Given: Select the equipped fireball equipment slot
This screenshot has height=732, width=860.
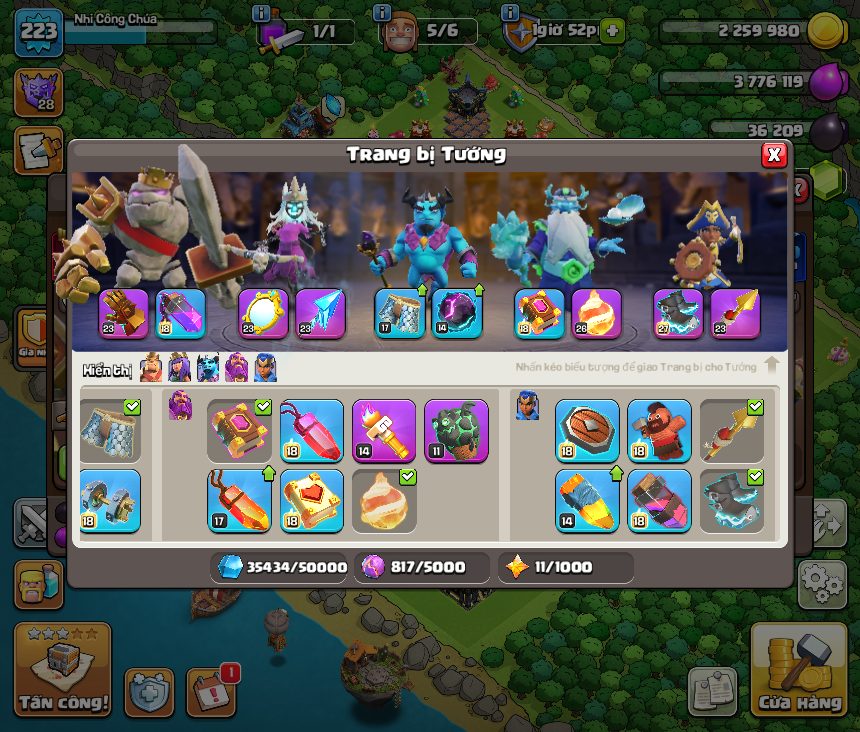Looking at the screenshot, I should tap(595, 313).
